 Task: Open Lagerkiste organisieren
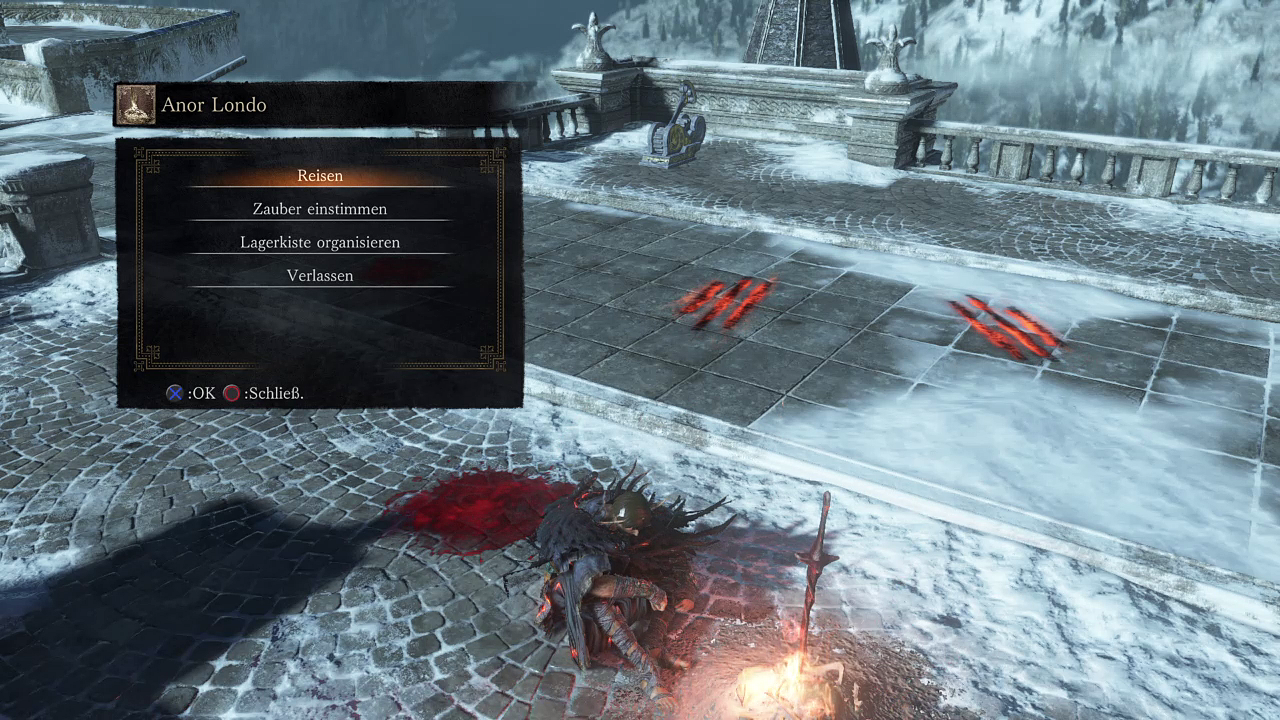point(320,242)
